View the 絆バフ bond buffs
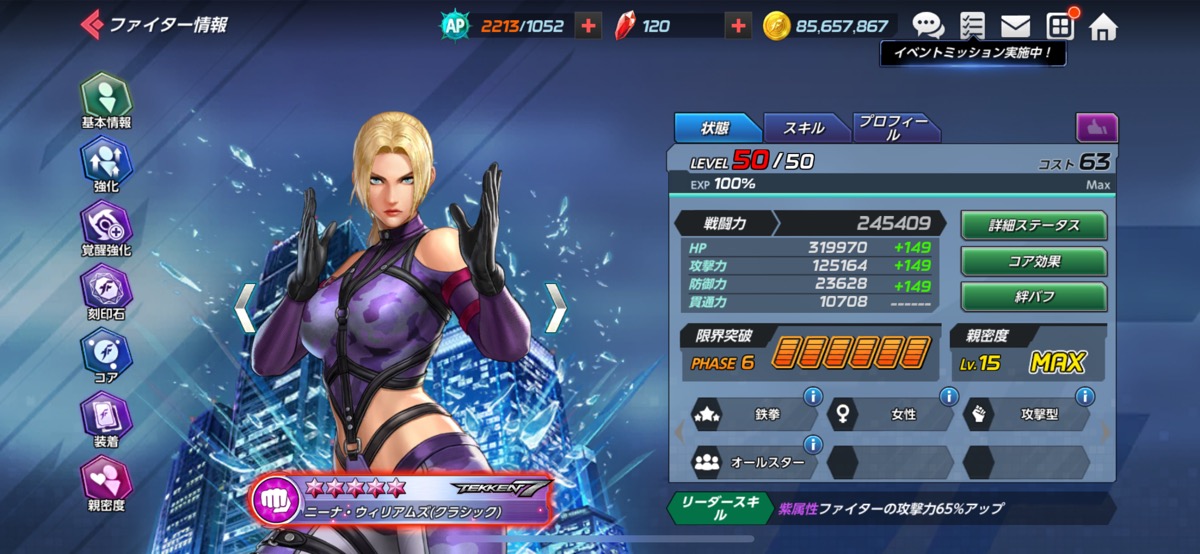Viewport: 1200px width, 554px height. click(x=1034, y=297)
